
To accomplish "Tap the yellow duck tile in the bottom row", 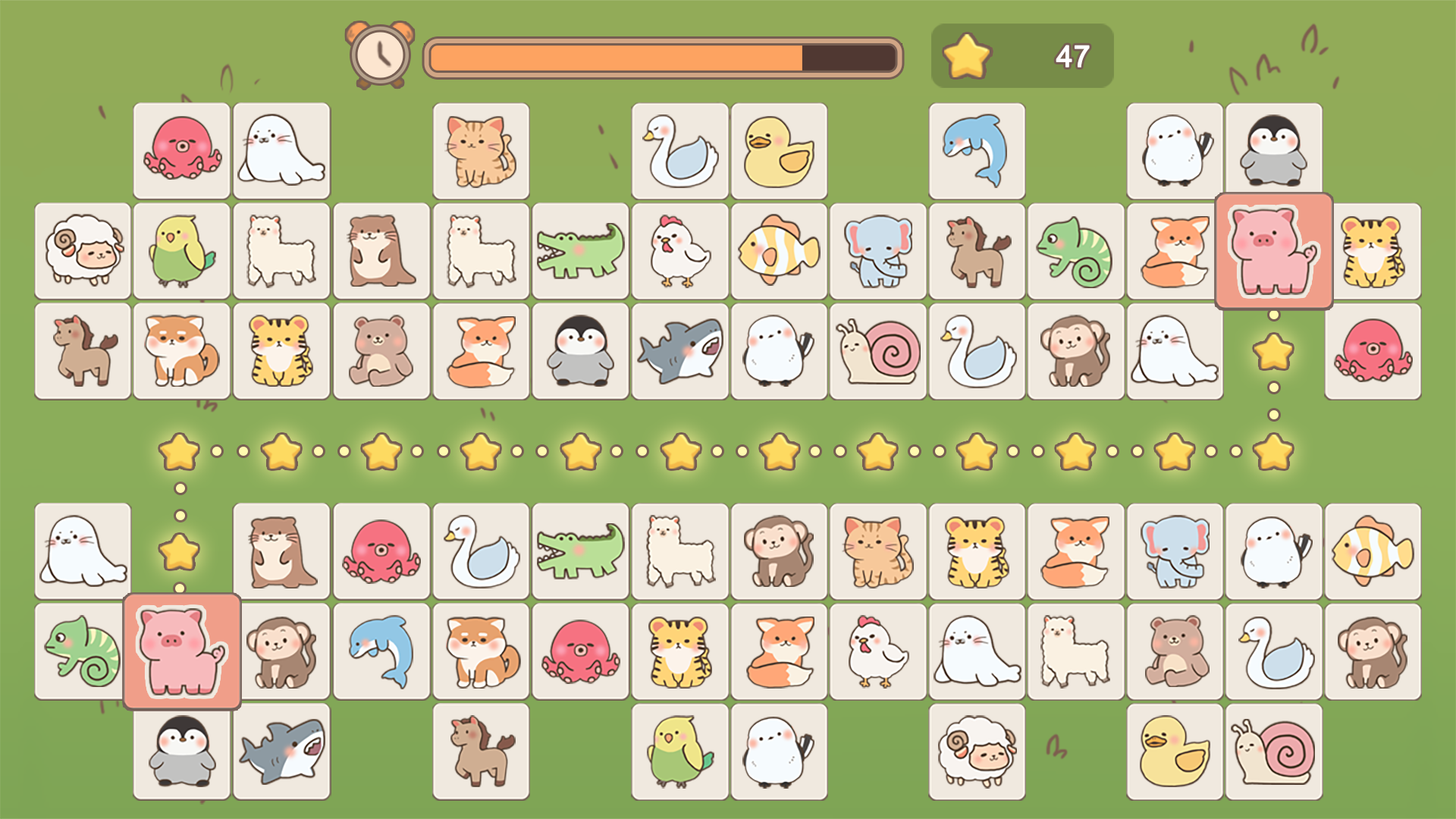I will [1174, 749].
